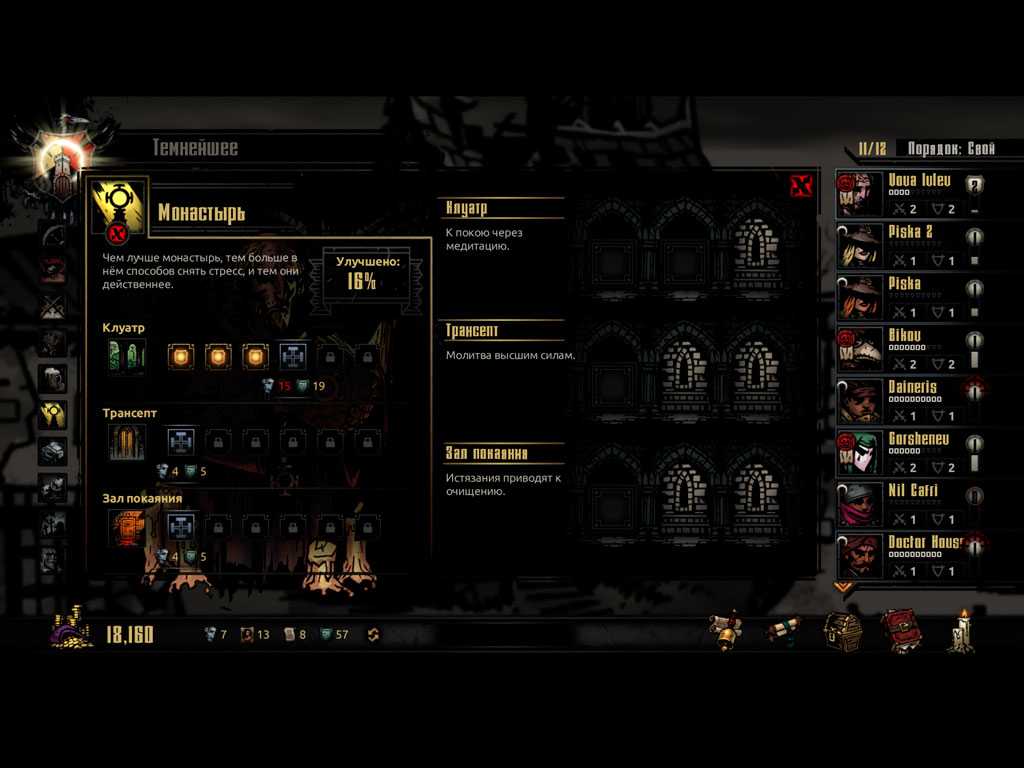Click the Monastery emblem's red X badge
The image size is (1024, 768).
[118, 234]
